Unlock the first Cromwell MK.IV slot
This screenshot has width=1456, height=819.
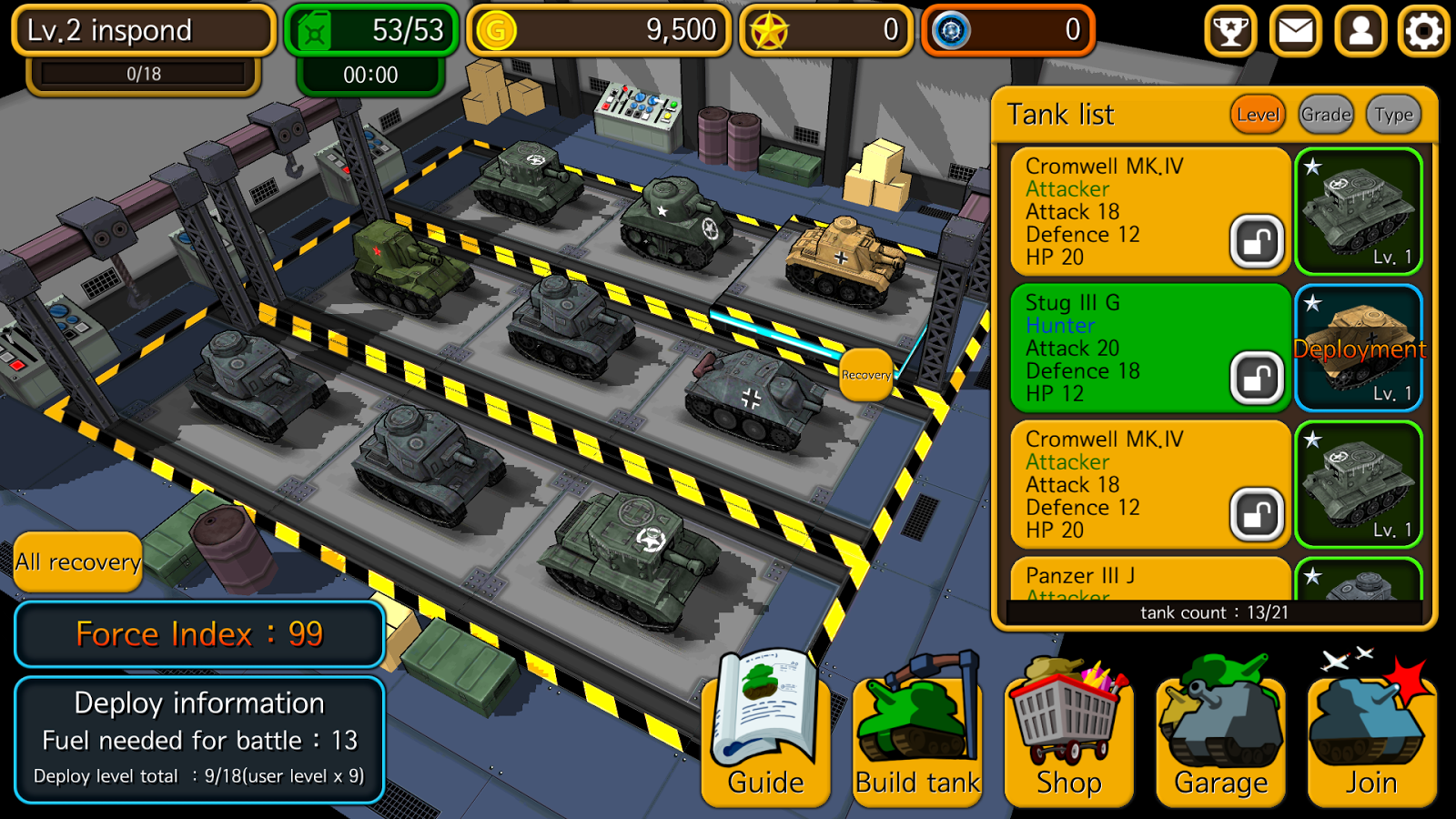[1259, 240]
